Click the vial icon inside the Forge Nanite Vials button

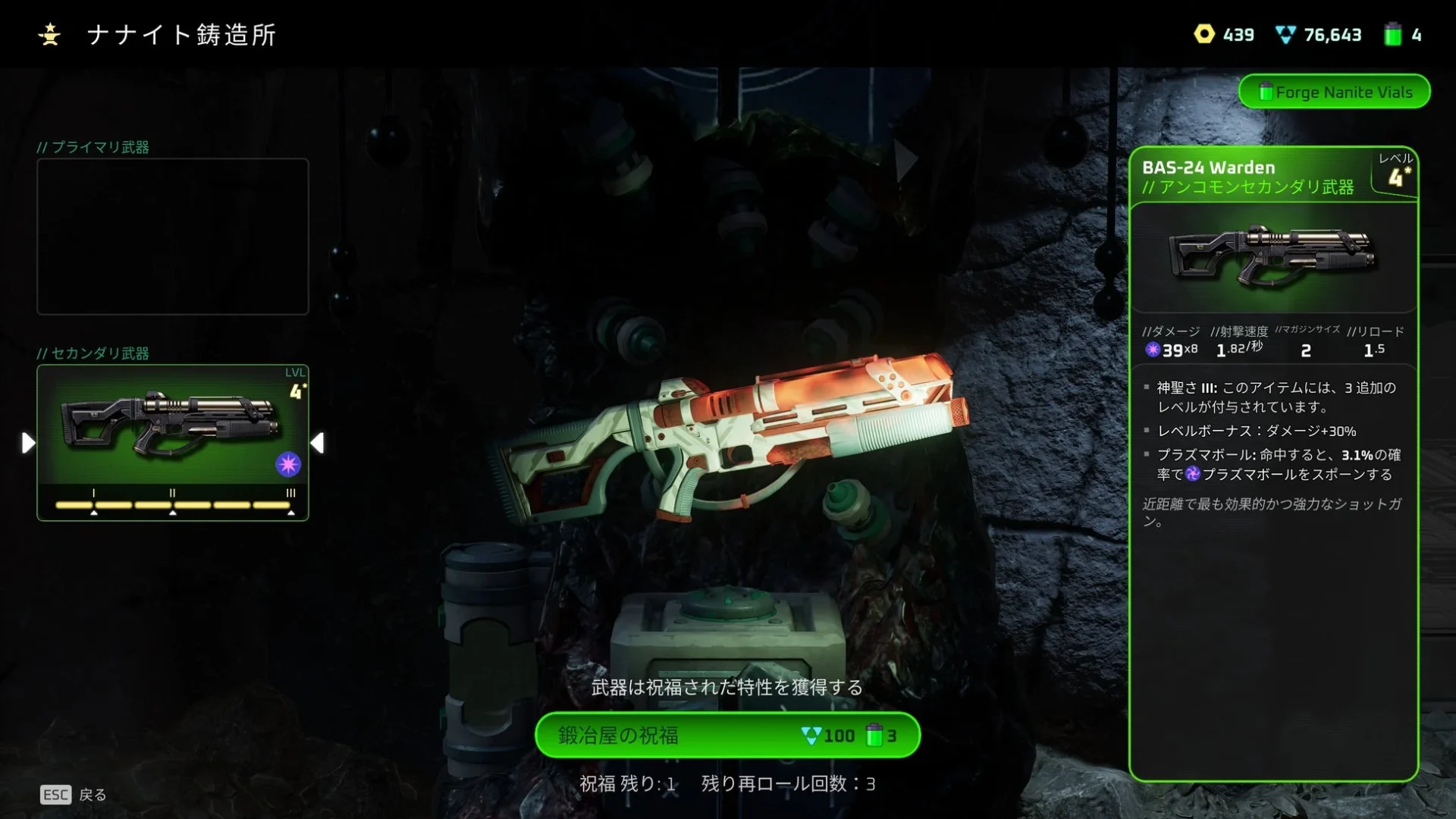(x=1265, y=92)
